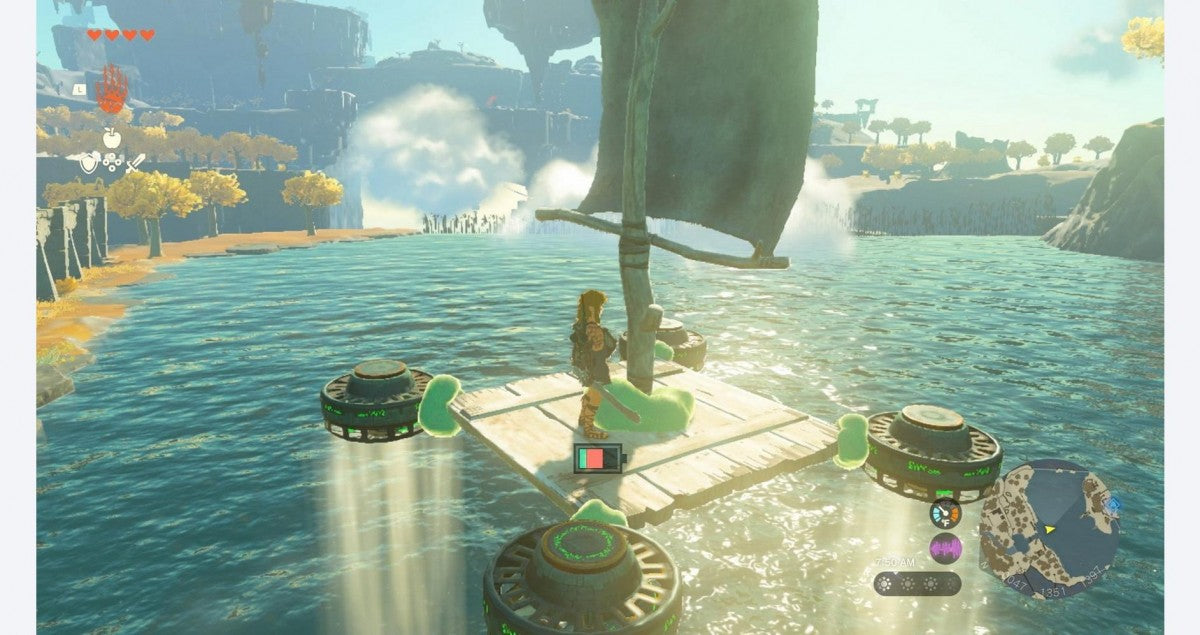Image resolution: width=1200 pixels, height=635 pixels.
Task: Click the purple sound-wave noise meter
Action: point(944,548)
